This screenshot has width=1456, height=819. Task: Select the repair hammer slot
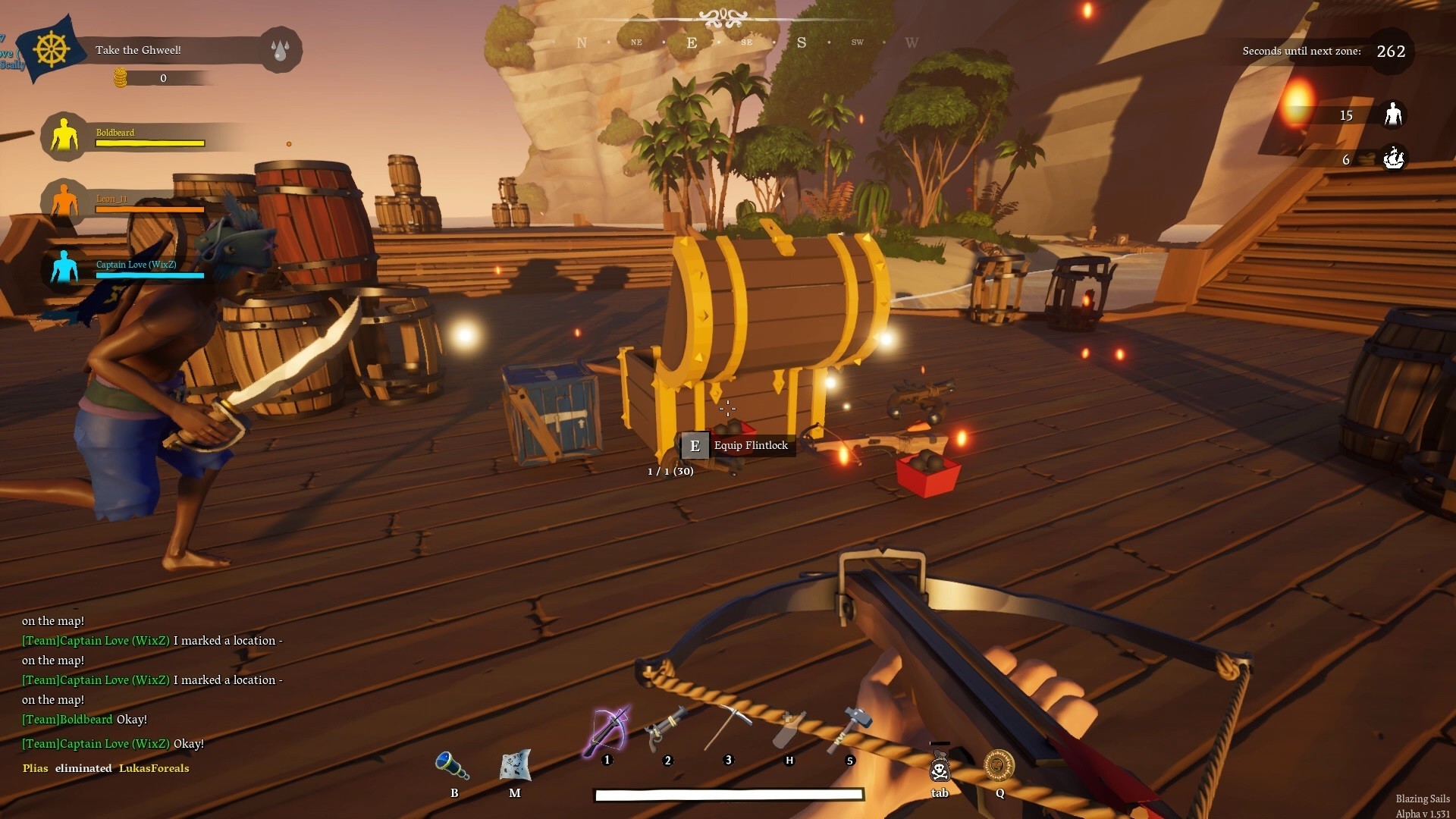tap(849, 729)
